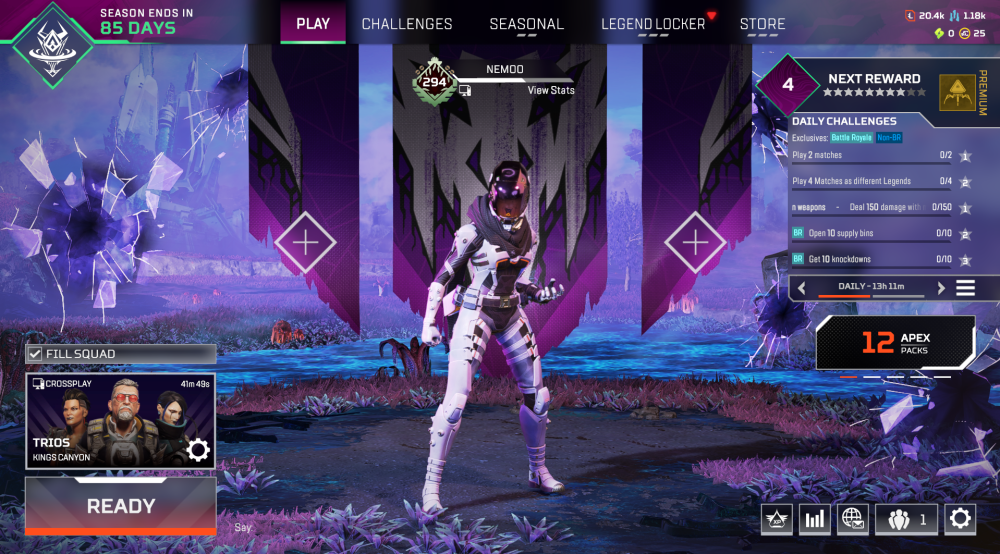This screenshot has height=554, width=1000.
Task: Switch to the Challenges tab
Action: coord(407,24)
